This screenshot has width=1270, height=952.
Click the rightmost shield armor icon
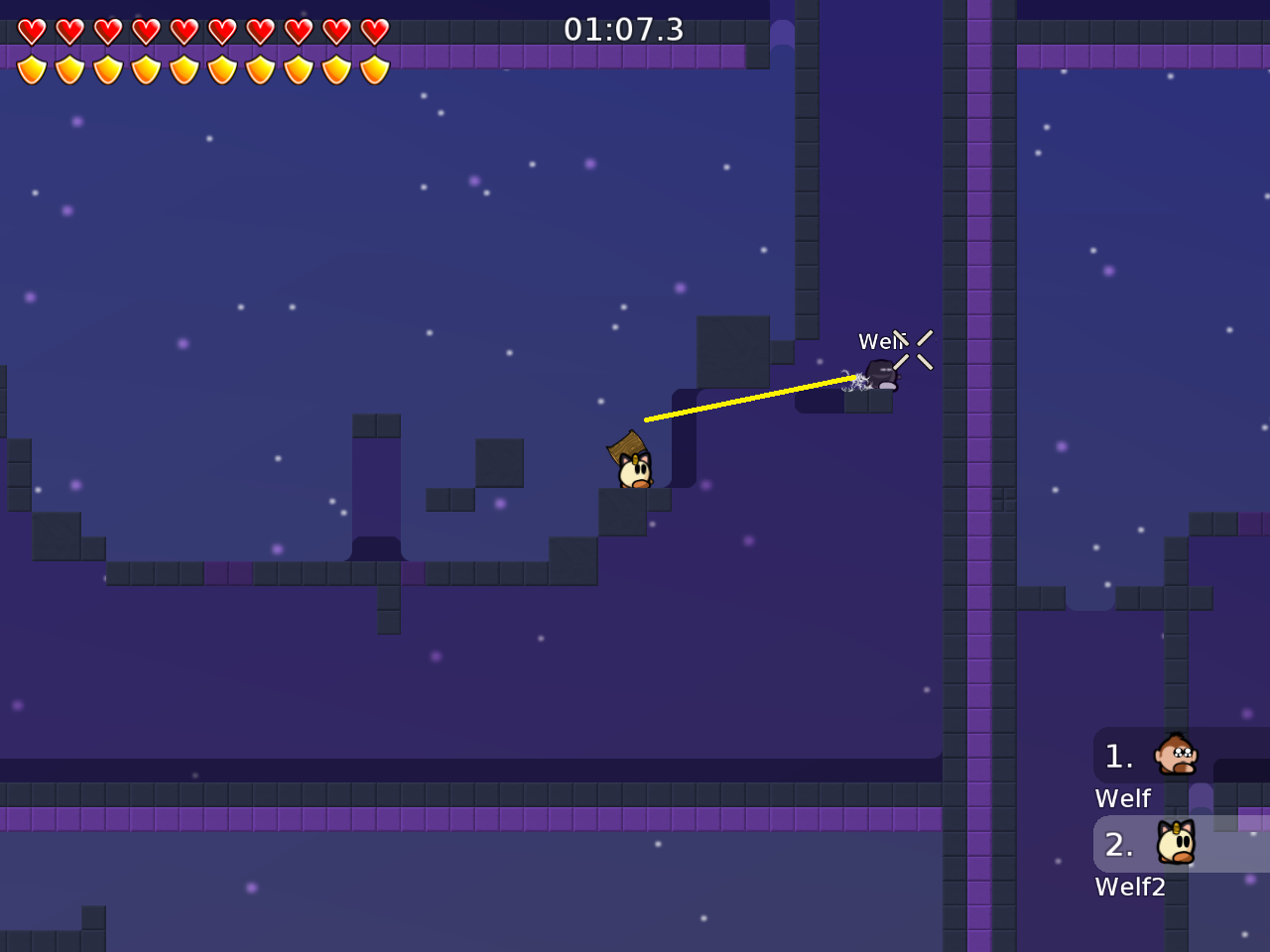(374, 69)
